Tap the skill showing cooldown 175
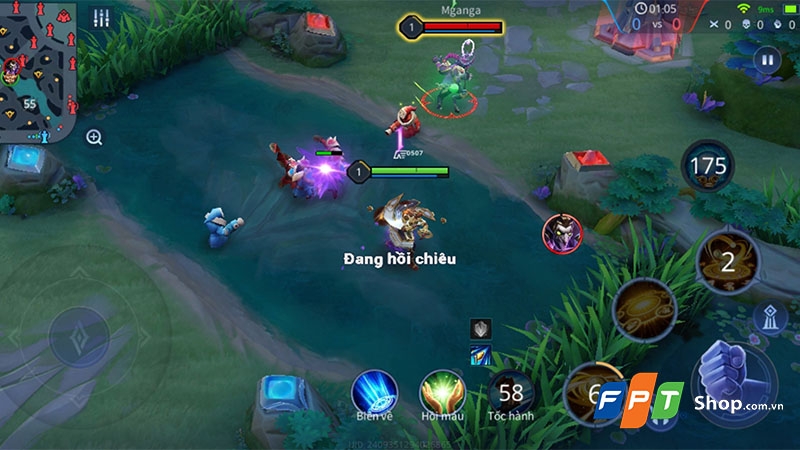This screenshot has width=800, height=450. click(708, 166)
